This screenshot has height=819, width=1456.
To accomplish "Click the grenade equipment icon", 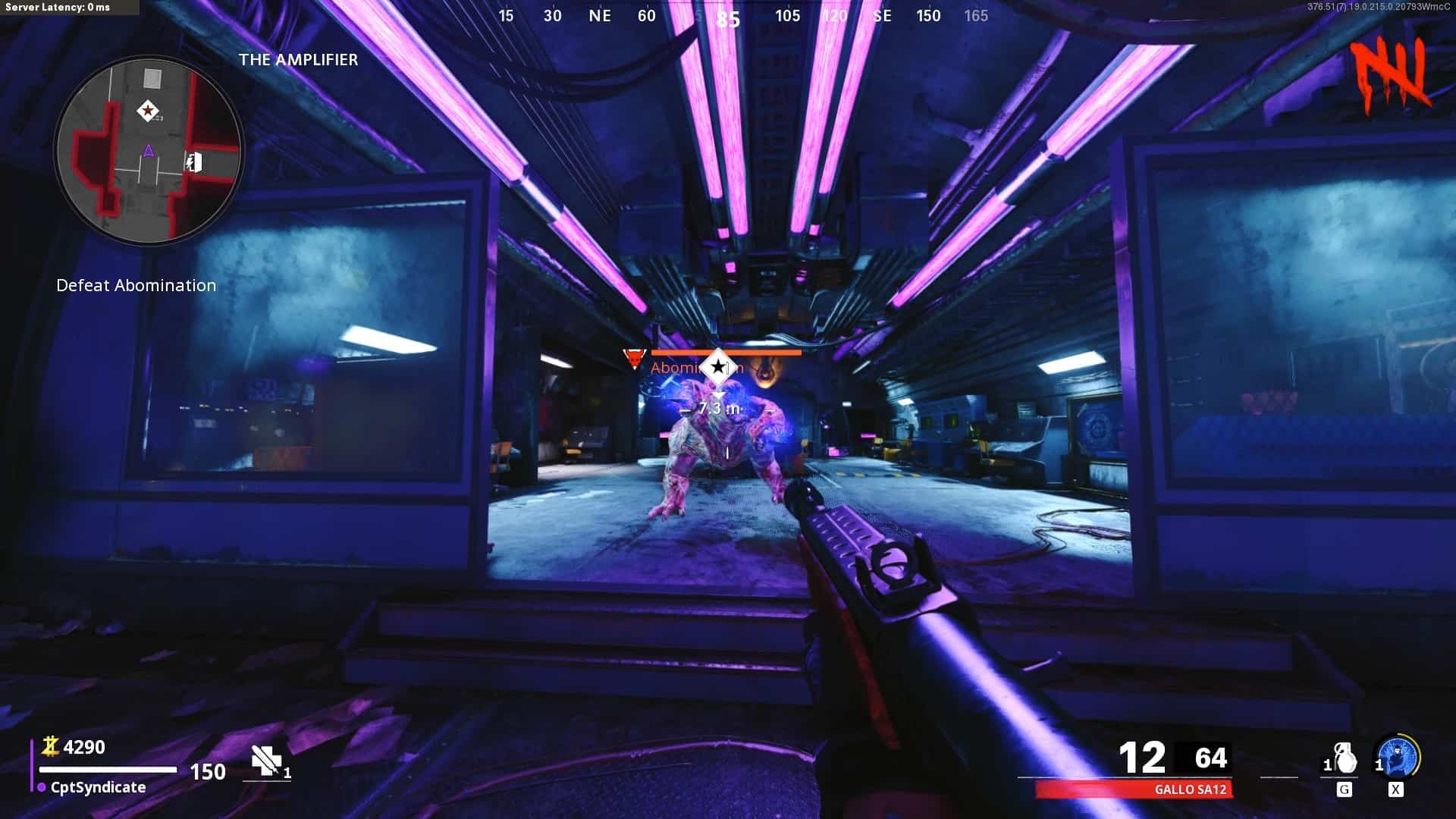I will coord(1345,758).
